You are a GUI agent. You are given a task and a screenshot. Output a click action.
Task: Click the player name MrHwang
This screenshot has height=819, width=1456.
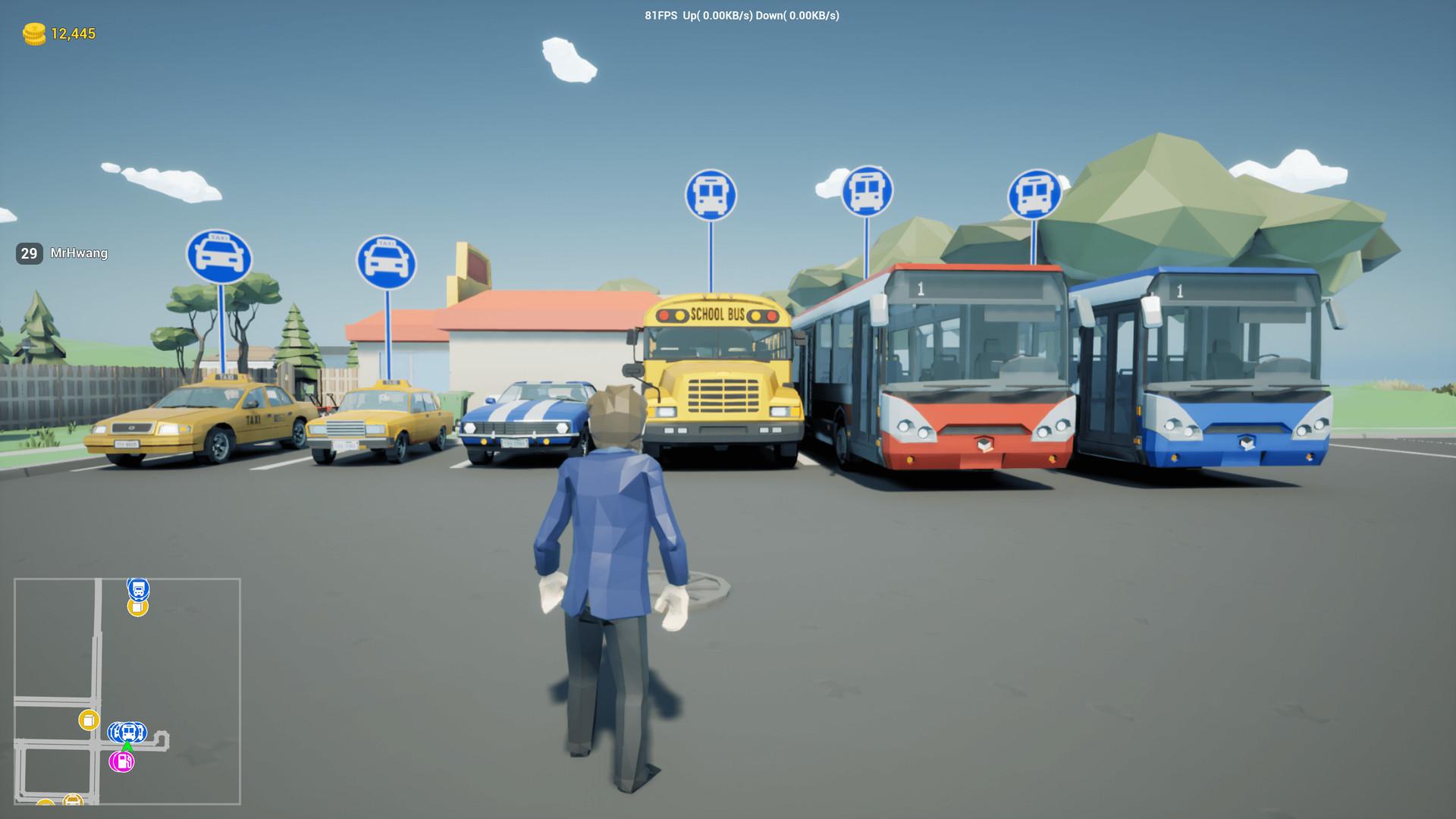(78, 253)
